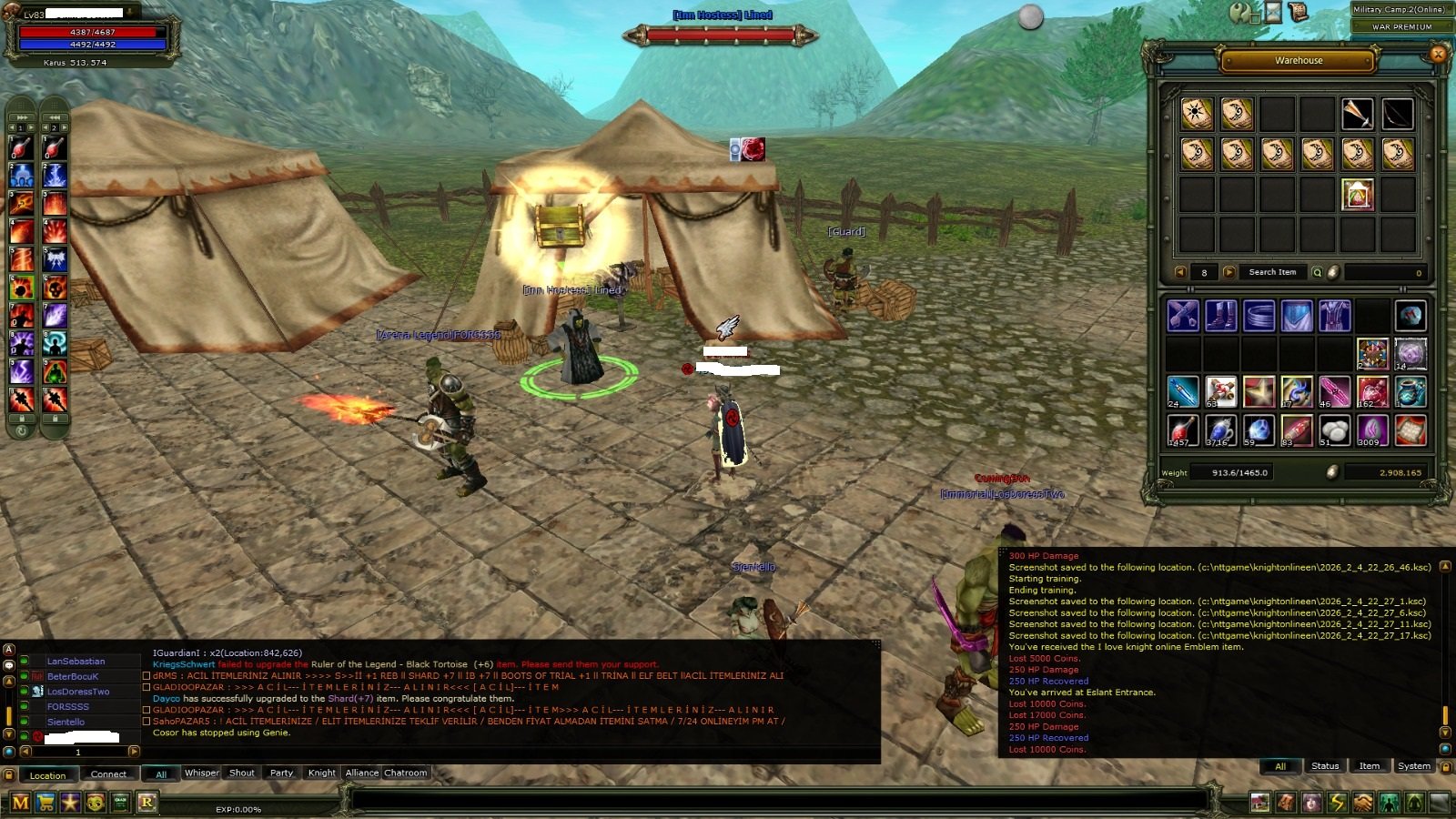The image size is (1456, 819).
Task: Toggle the chat lock beside the System tab
Action: (x=1445, y=767)
